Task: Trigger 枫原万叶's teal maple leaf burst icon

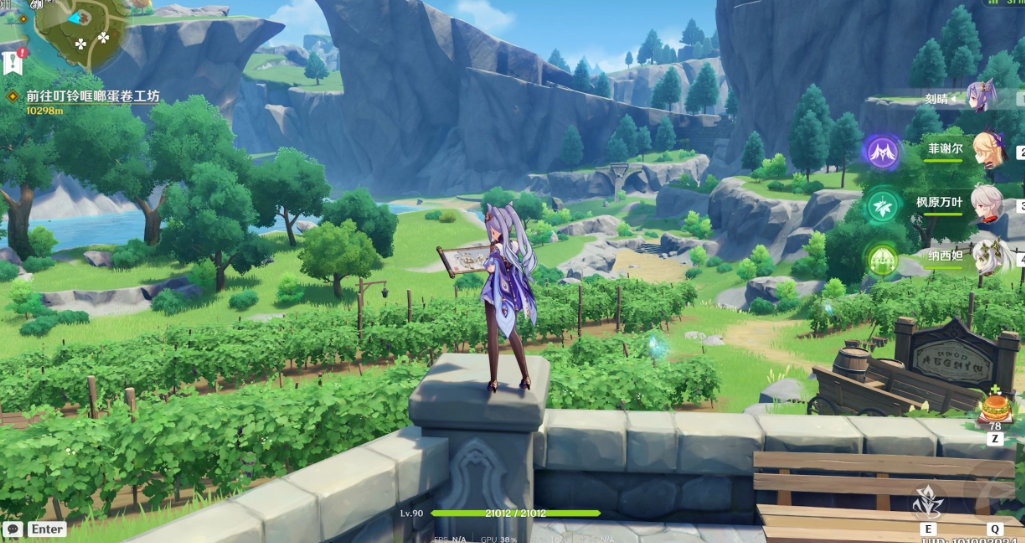Action: [x=882, y=203]
